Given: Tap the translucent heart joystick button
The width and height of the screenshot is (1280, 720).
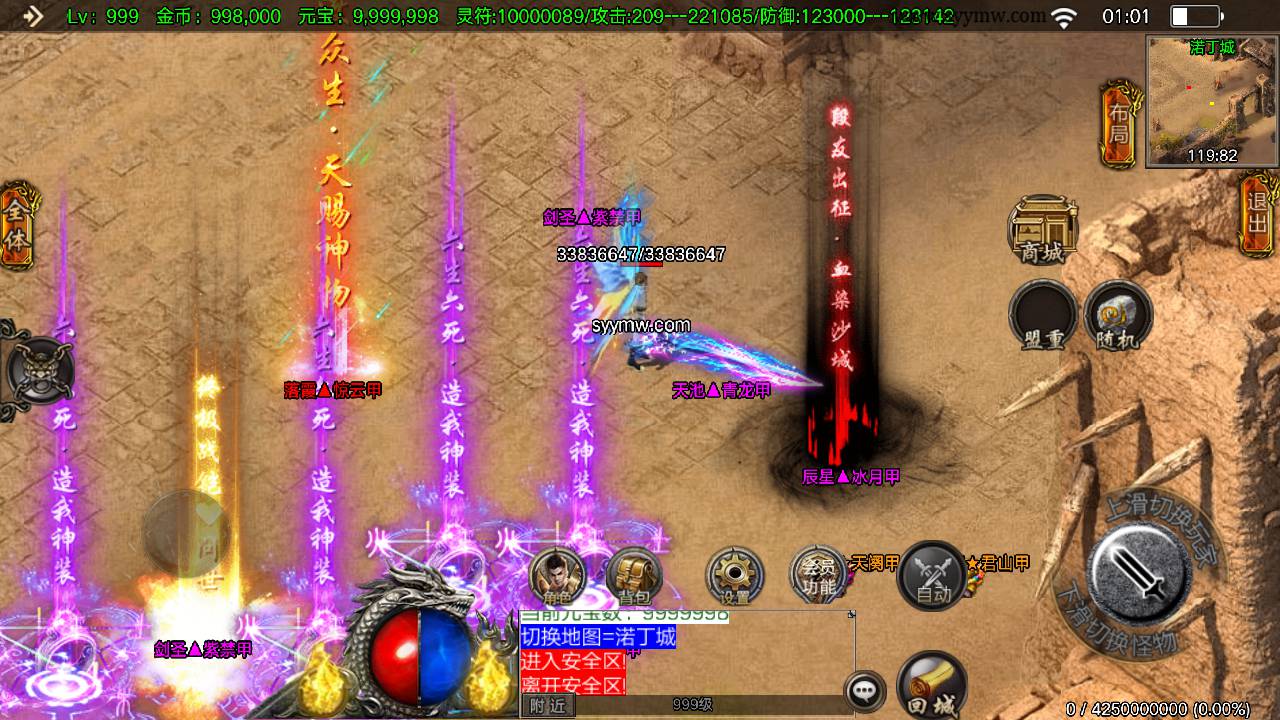Looking at the screenshot, I should 186,533.
